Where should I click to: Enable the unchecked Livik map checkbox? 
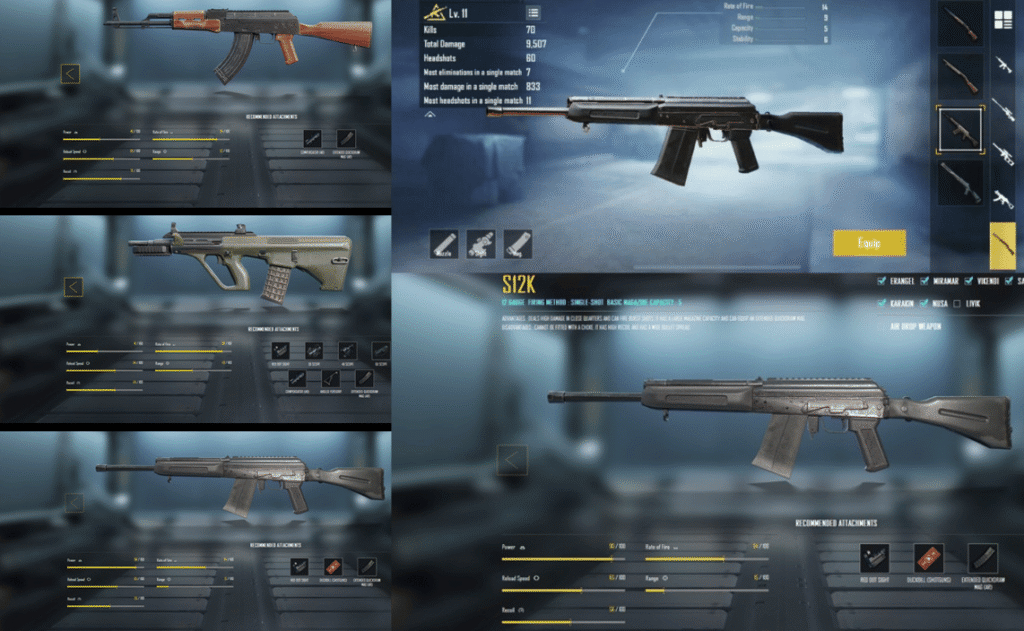pyautogui.click(x=959, y=303)
